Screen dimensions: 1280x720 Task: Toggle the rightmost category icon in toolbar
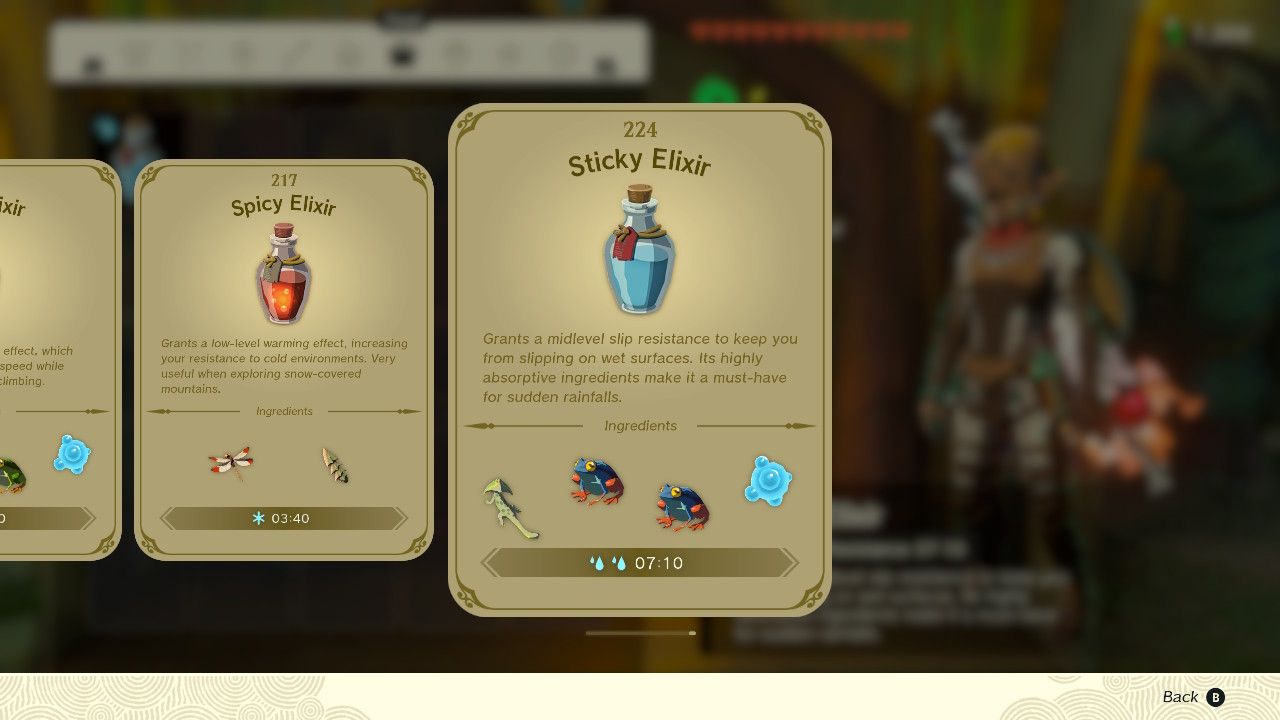point(562,51)
